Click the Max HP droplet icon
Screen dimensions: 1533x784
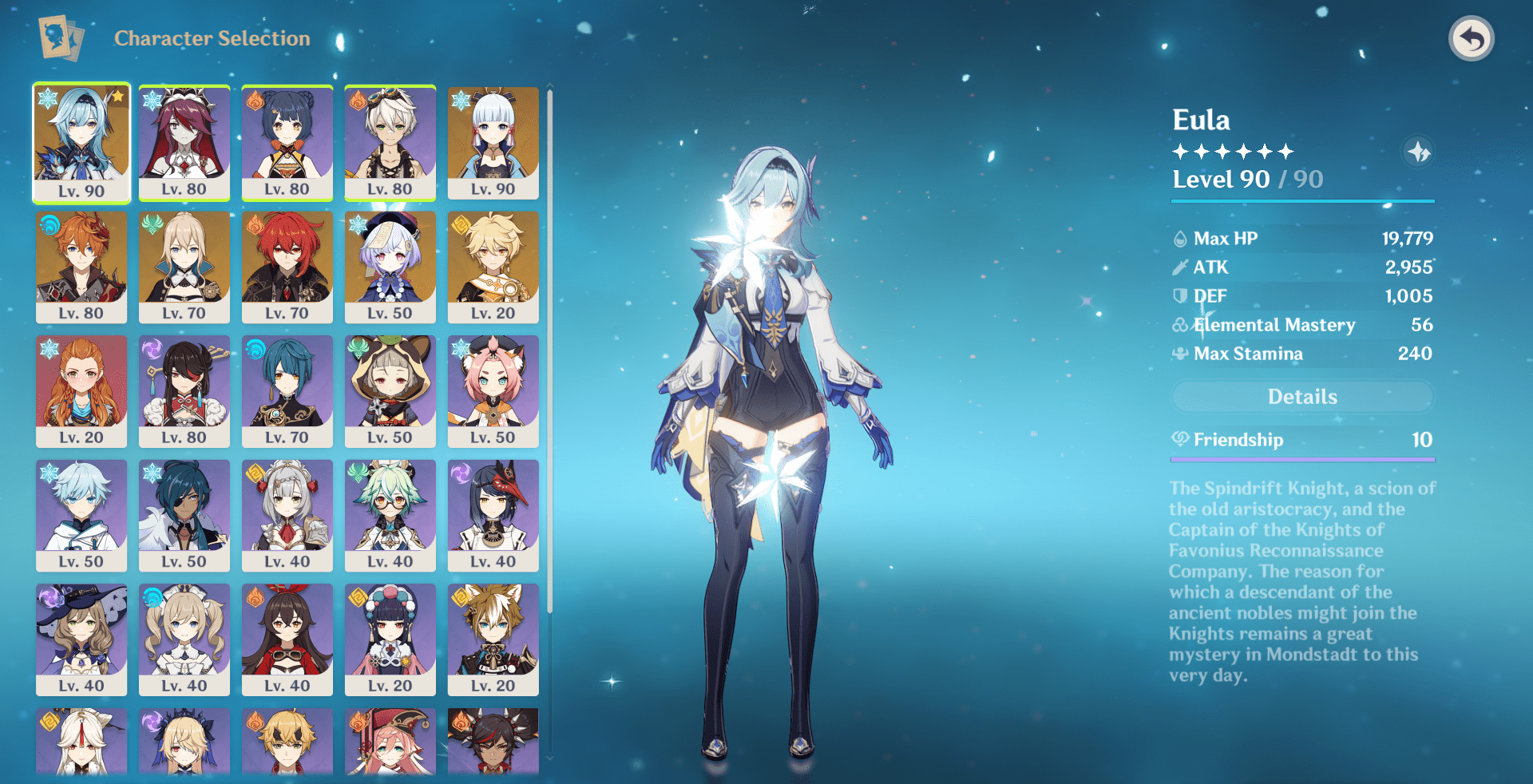point(1179,238)
